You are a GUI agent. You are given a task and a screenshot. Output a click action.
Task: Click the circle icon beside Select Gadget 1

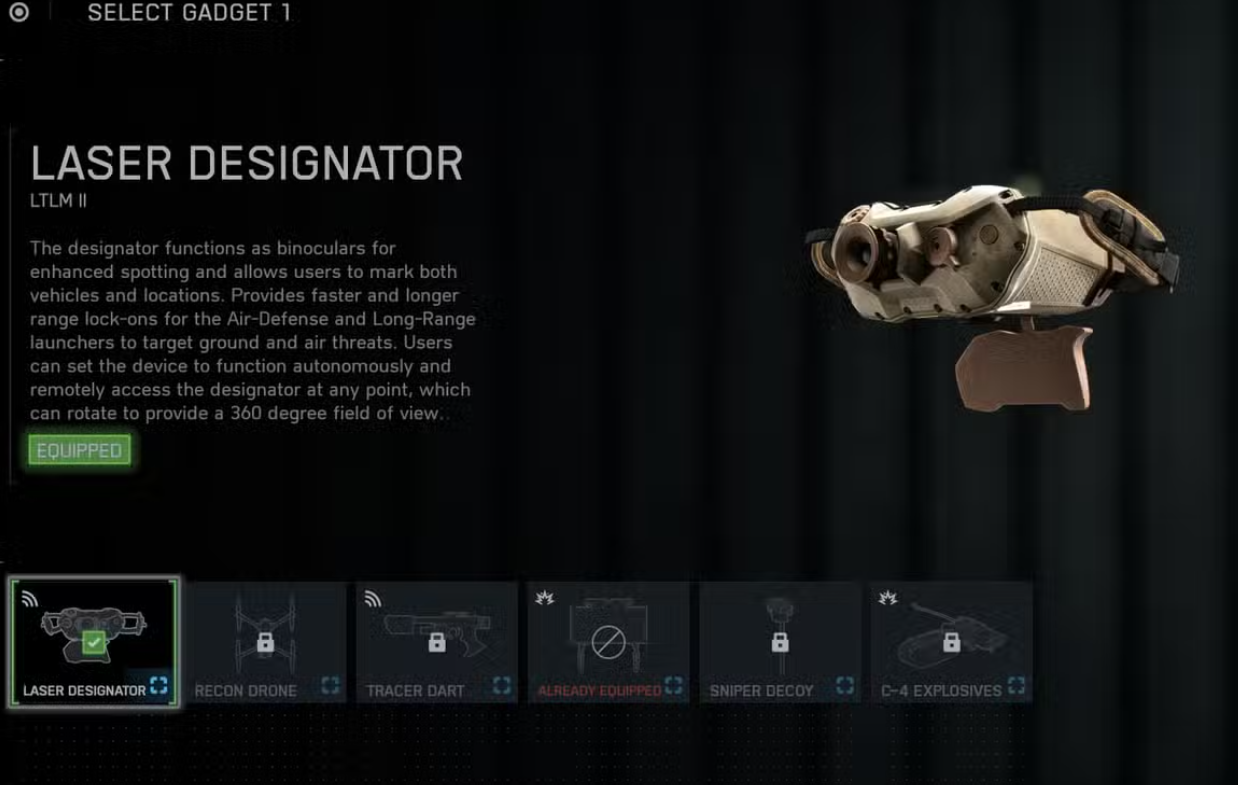click(x=19, y=13)
